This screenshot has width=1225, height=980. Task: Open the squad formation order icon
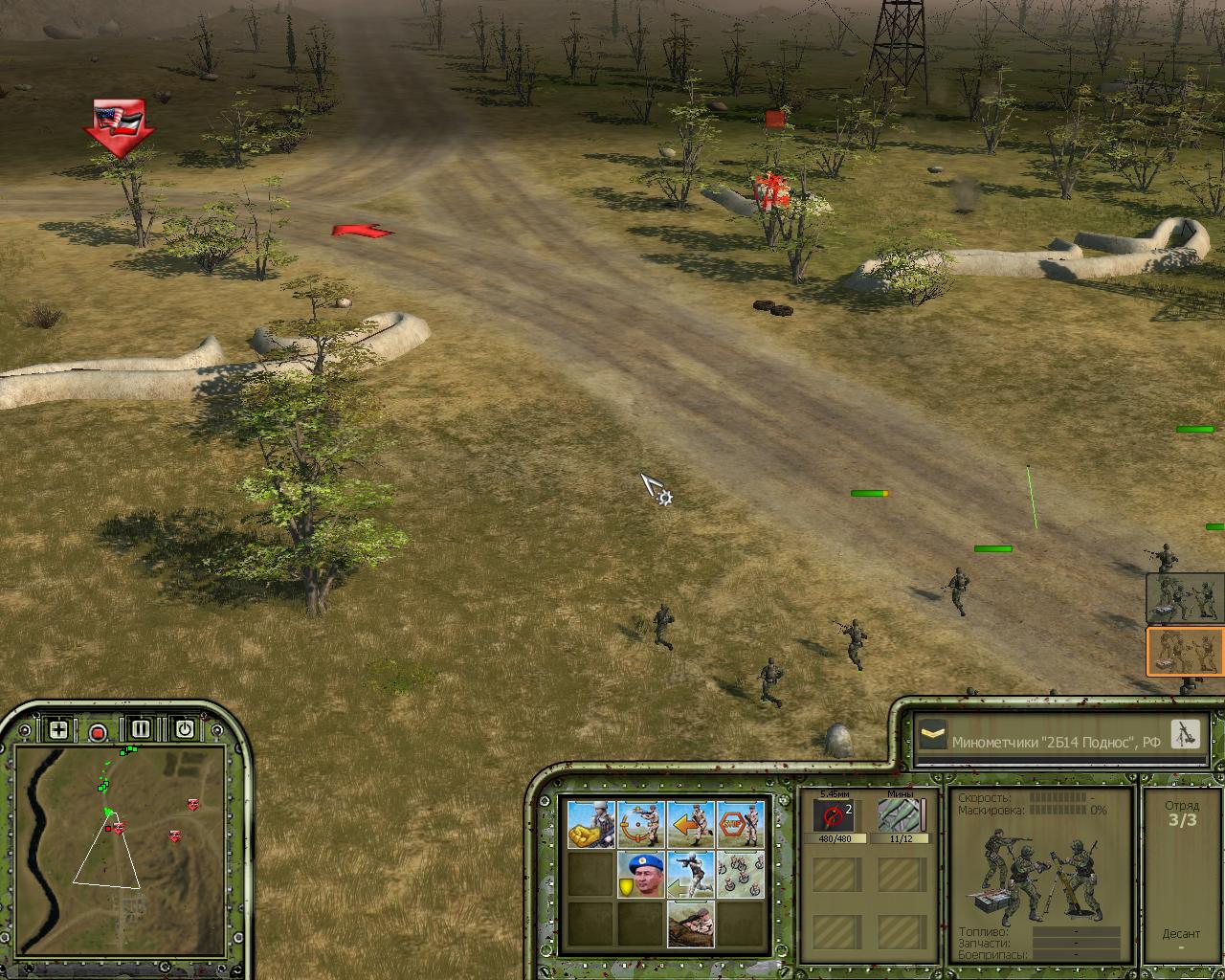point(741,875)
